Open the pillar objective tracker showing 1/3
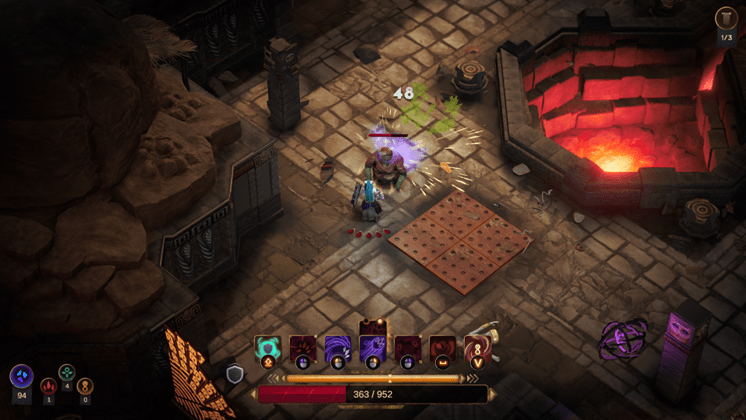 727,20
